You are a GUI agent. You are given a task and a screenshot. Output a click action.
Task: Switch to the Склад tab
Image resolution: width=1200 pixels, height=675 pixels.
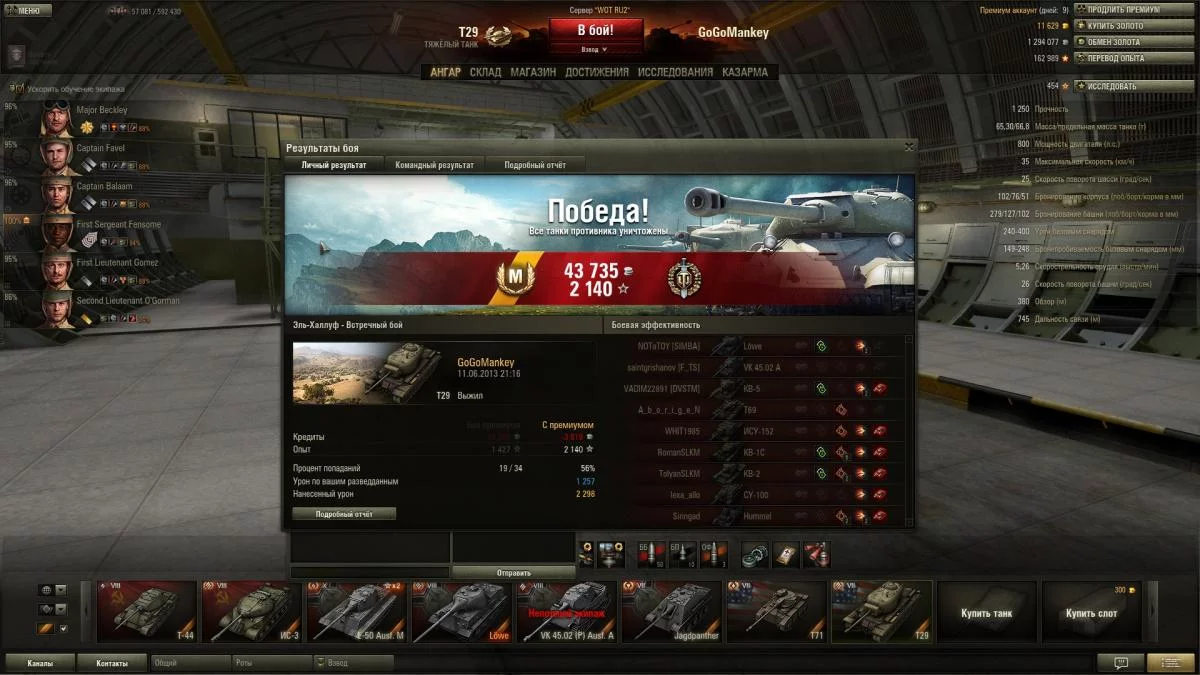[x=485, y=72]
